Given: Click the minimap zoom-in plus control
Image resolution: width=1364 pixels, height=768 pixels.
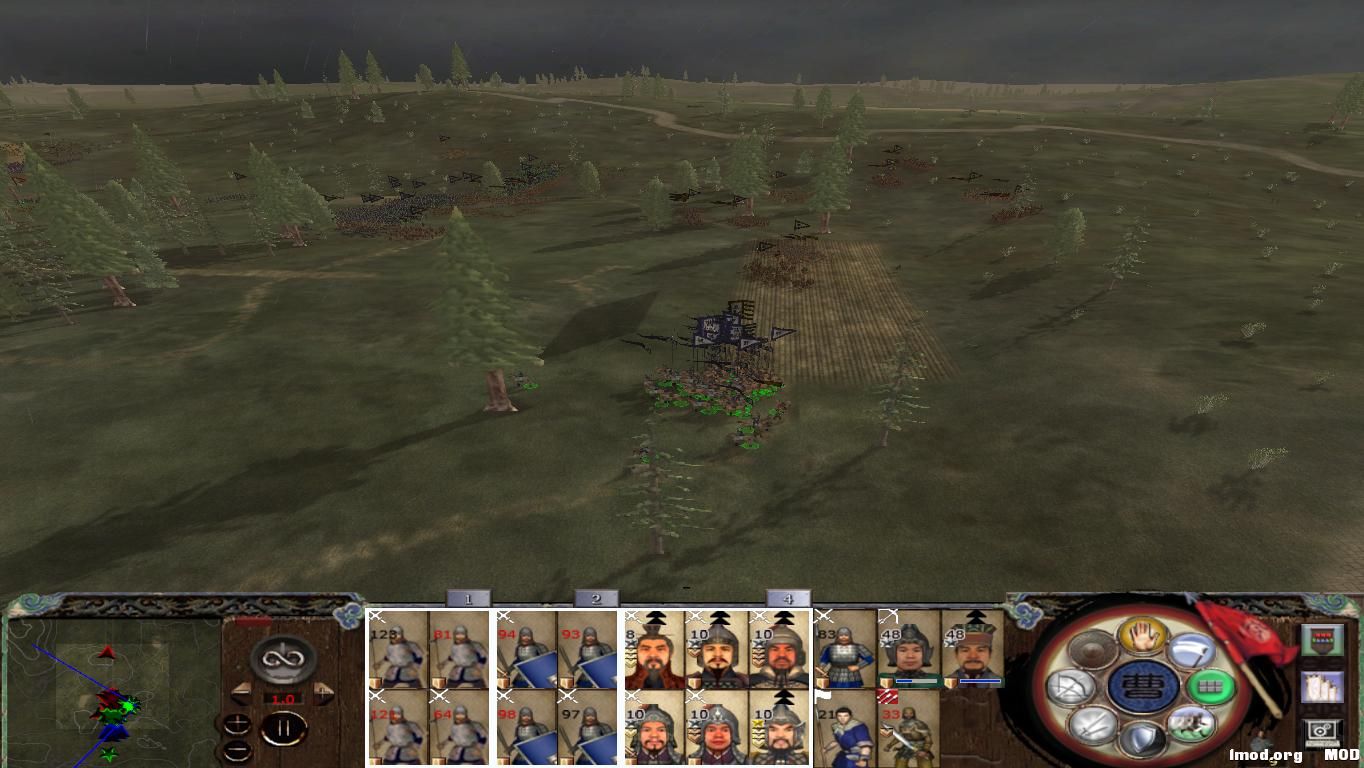Looking at the screenshot, I should [x=237, y=724].
